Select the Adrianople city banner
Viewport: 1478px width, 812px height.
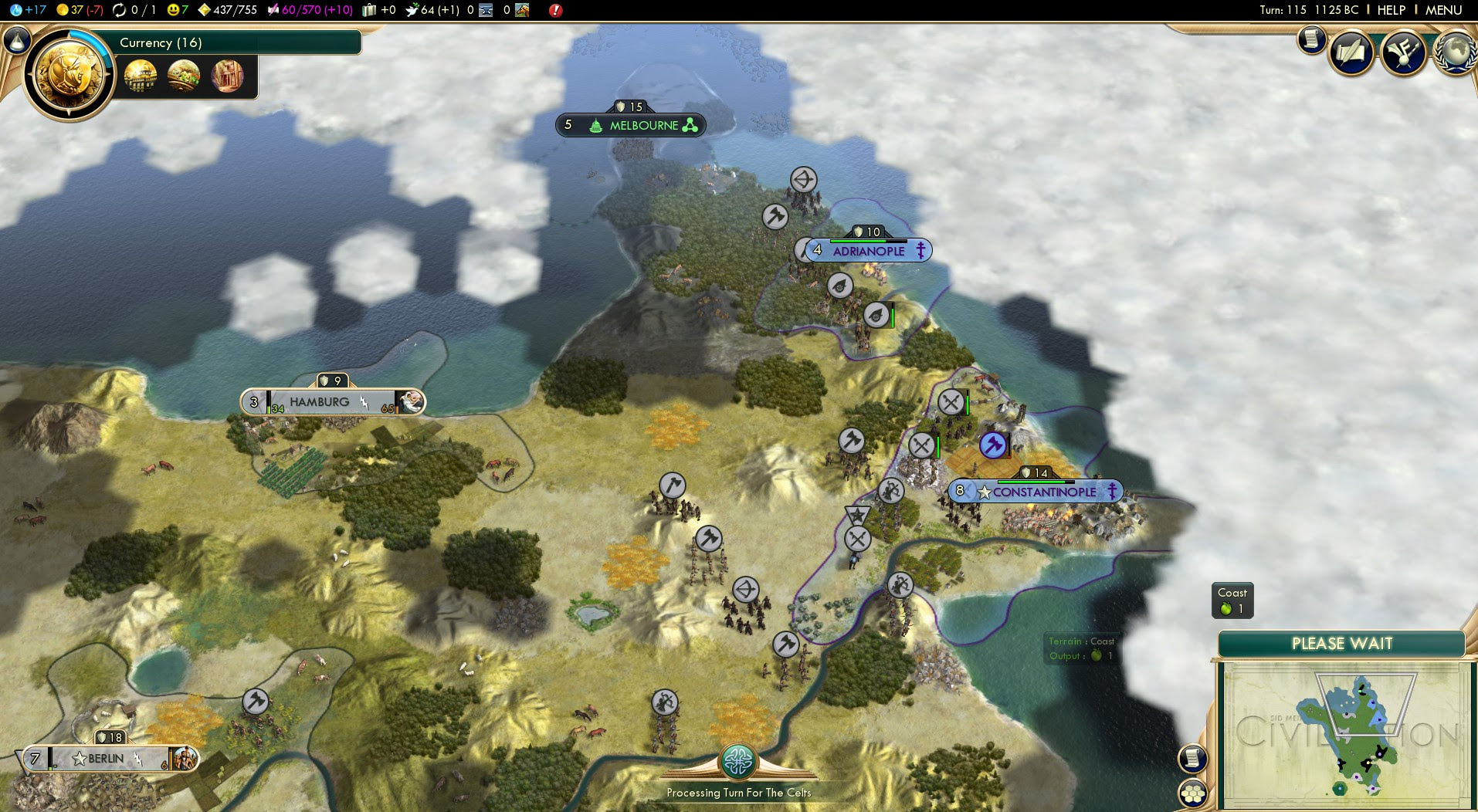(868, 251)
